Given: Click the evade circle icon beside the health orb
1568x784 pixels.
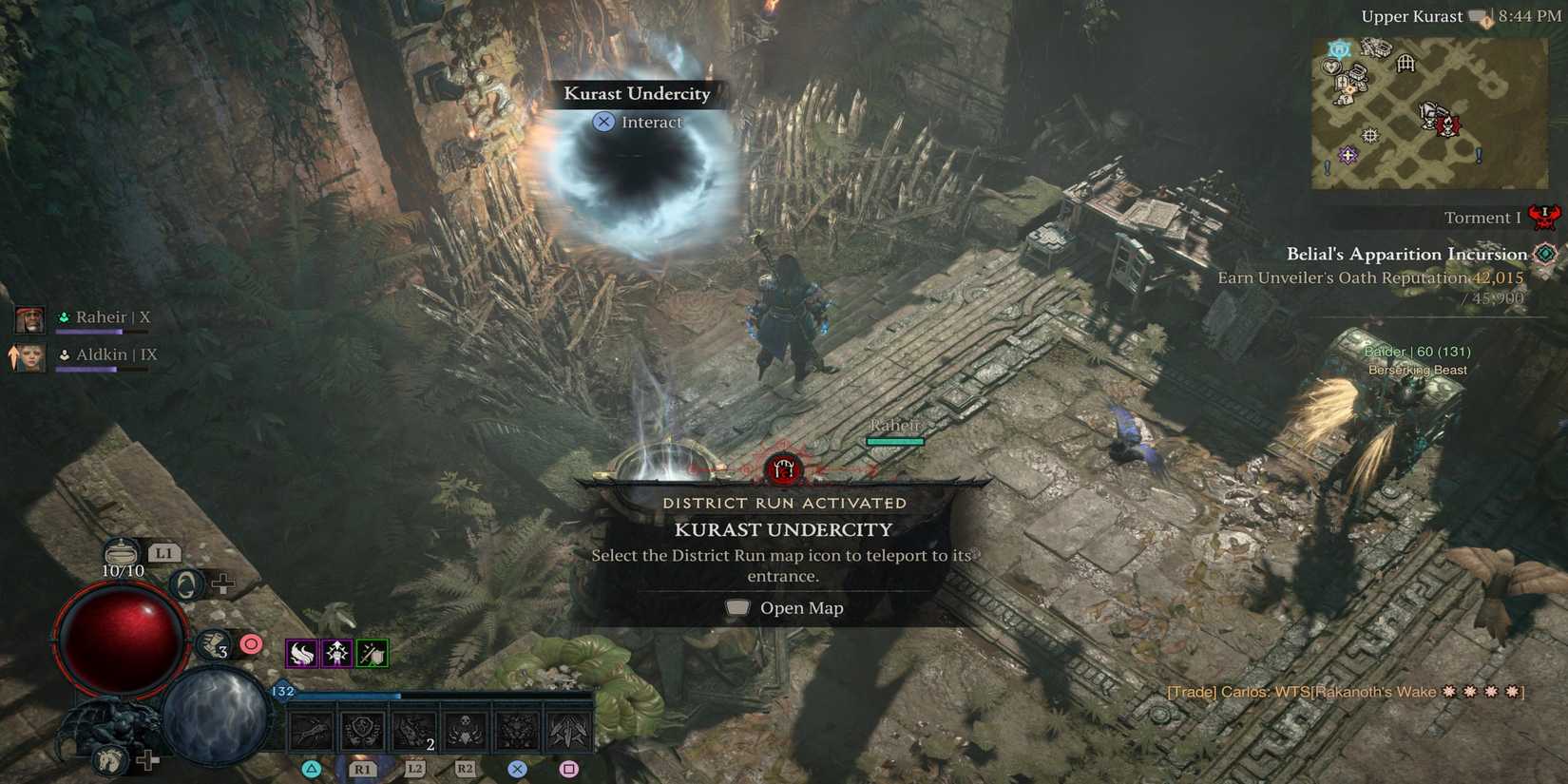Looking at the screenshot, I should tap(187, 583).
